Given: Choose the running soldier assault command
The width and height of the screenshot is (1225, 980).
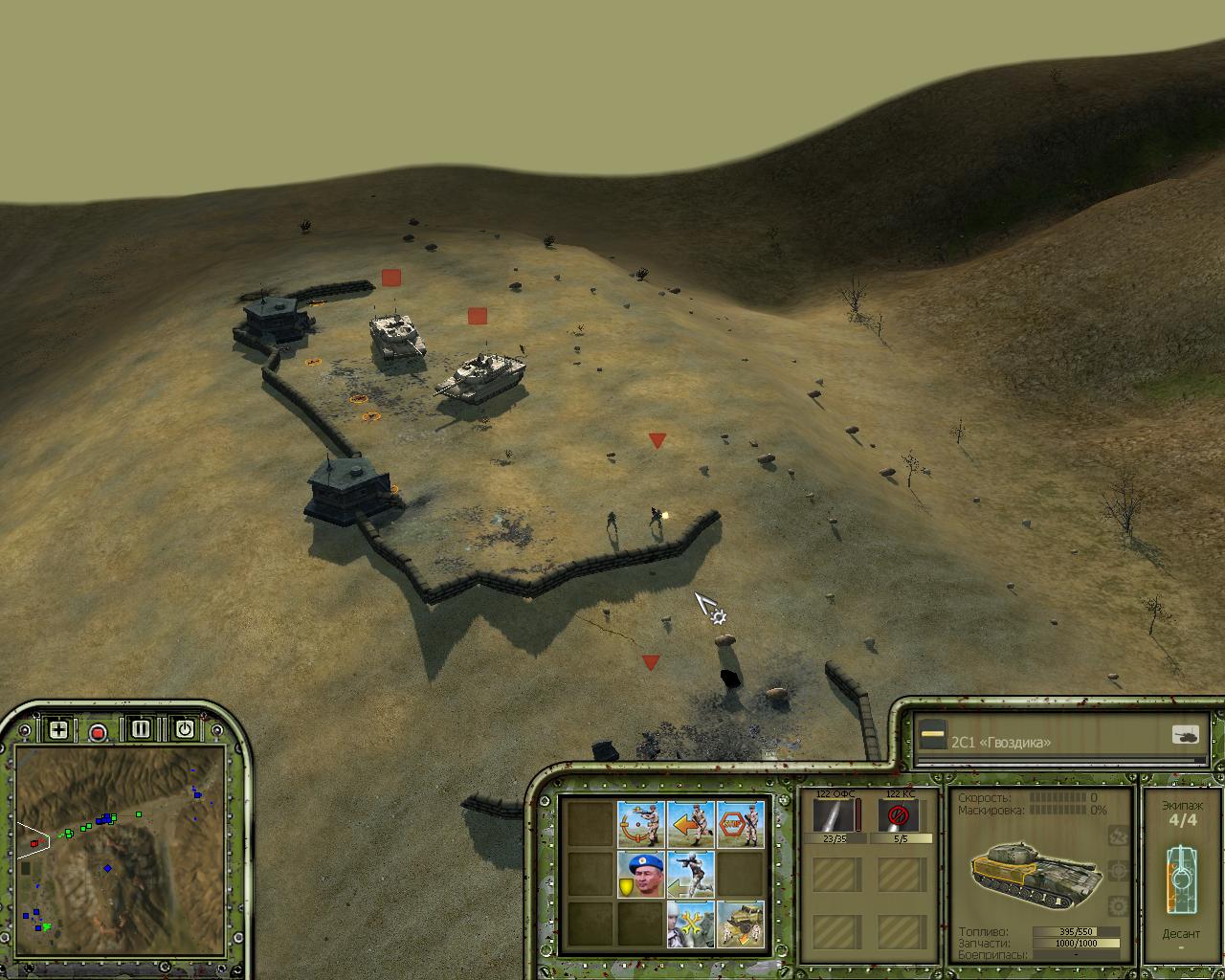Looking at the screenshot, I should (x=690, y=875).
